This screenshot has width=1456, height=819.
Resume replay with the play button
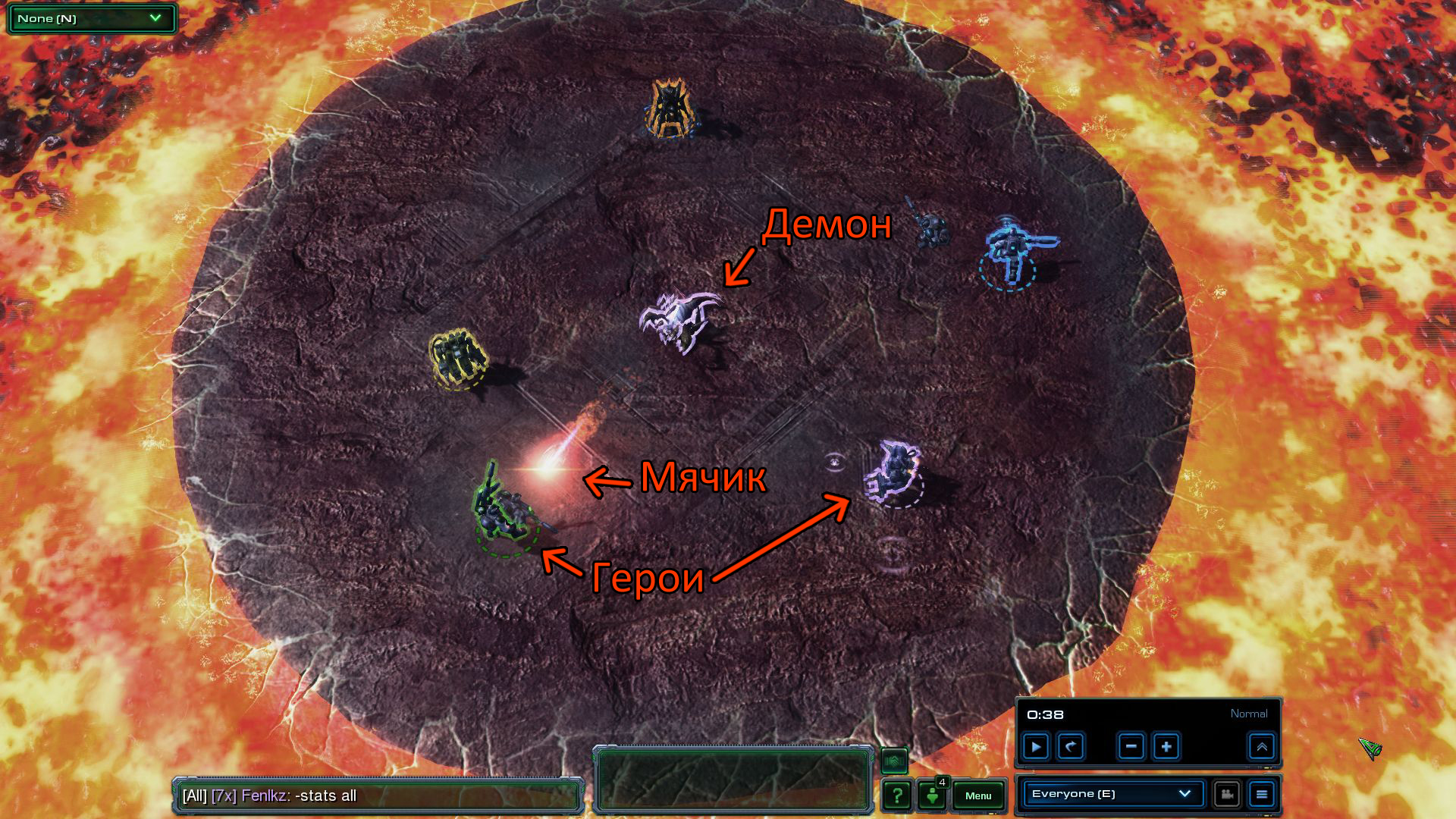coord(1036,747)
